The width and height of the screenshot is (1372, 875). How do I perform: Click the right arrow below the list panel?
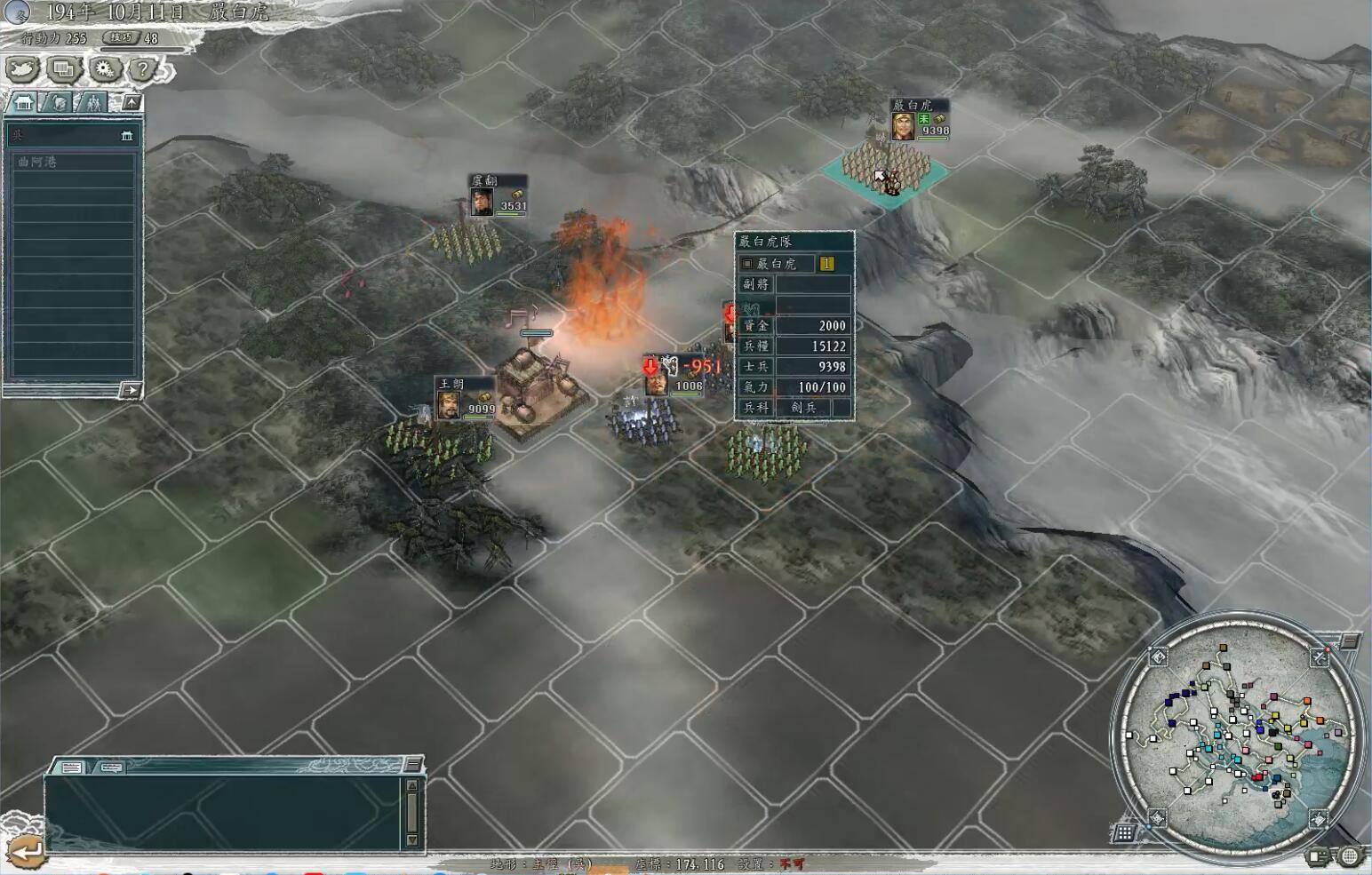coord(130,390)
